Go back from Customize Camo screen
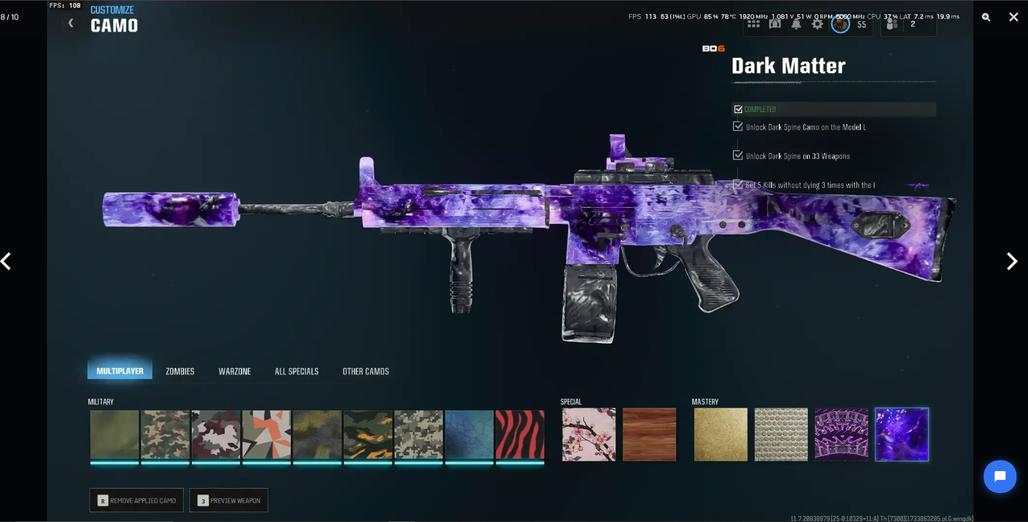This screenshot has width=1028, height=522. (70, 23)
